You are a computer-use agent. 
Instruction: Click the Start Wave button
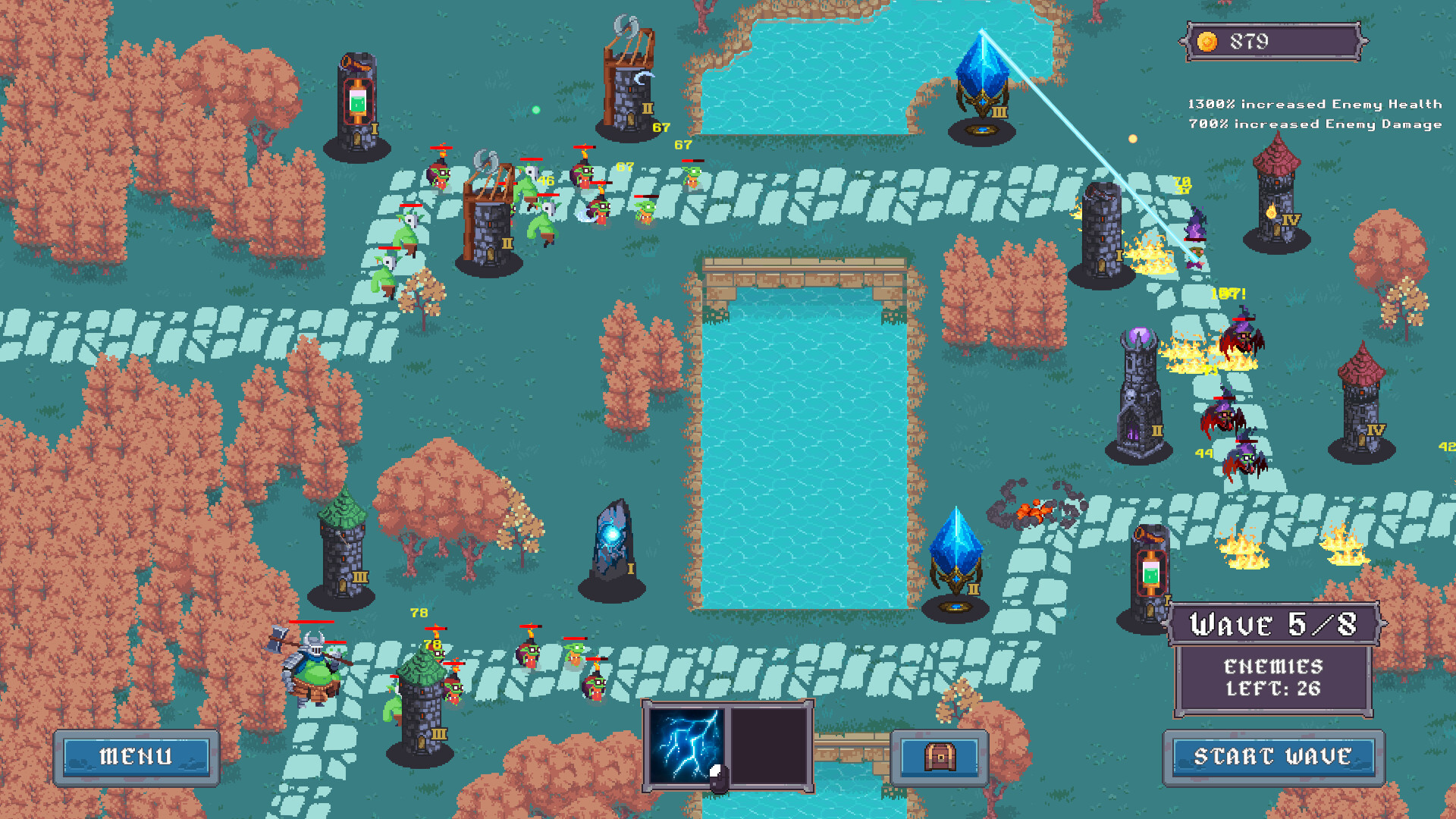pos(1273,757)
